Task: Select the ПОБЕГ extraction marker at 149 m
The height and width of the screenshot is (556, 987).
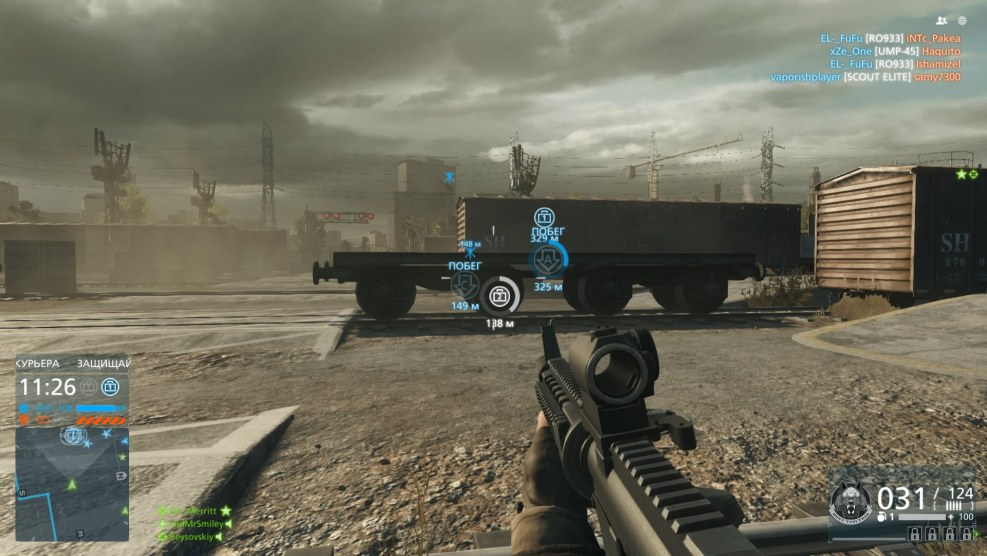Action: click(x=465, y=284)
